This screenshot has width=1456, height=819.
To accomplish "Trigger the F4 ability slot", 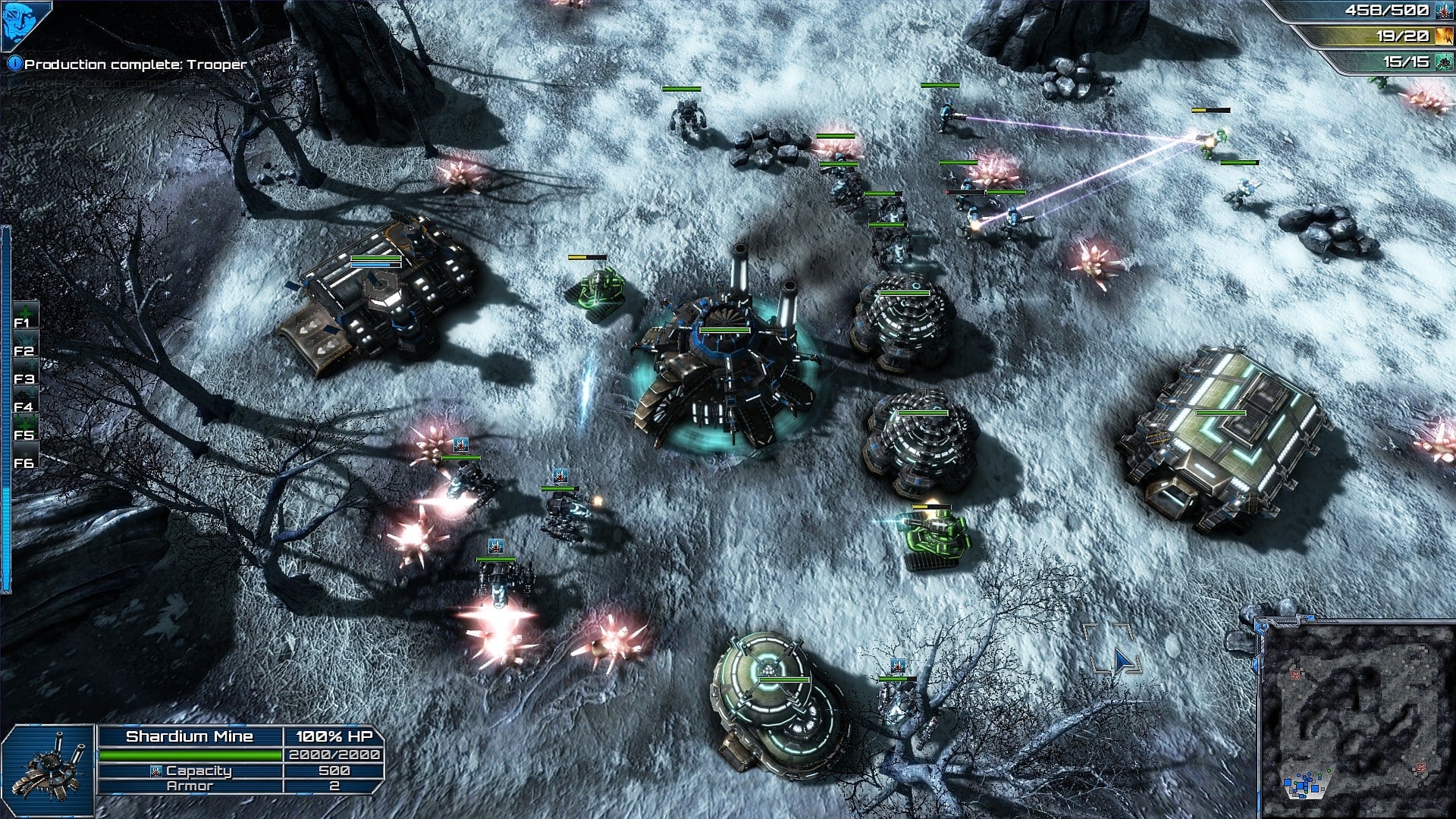I will pyautogui.click(x=24, y=400).
